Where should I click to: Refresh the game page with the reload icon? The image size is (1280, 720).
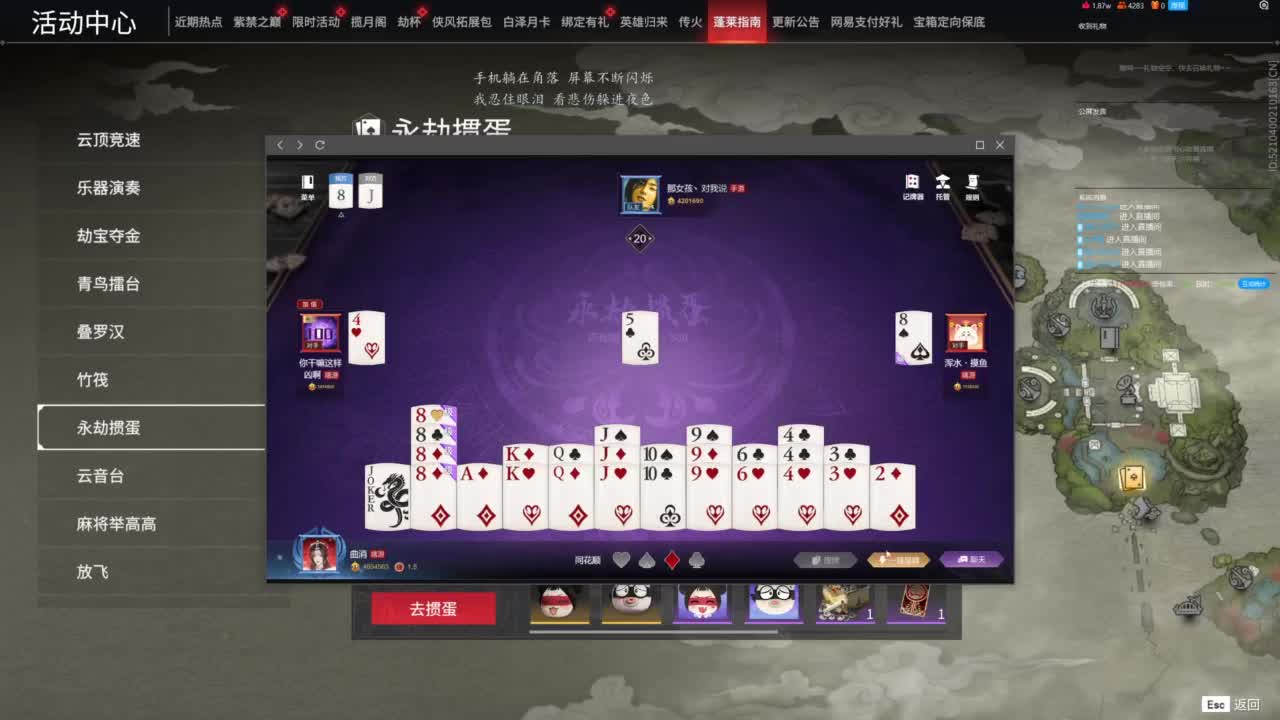[x=319, y=145]
